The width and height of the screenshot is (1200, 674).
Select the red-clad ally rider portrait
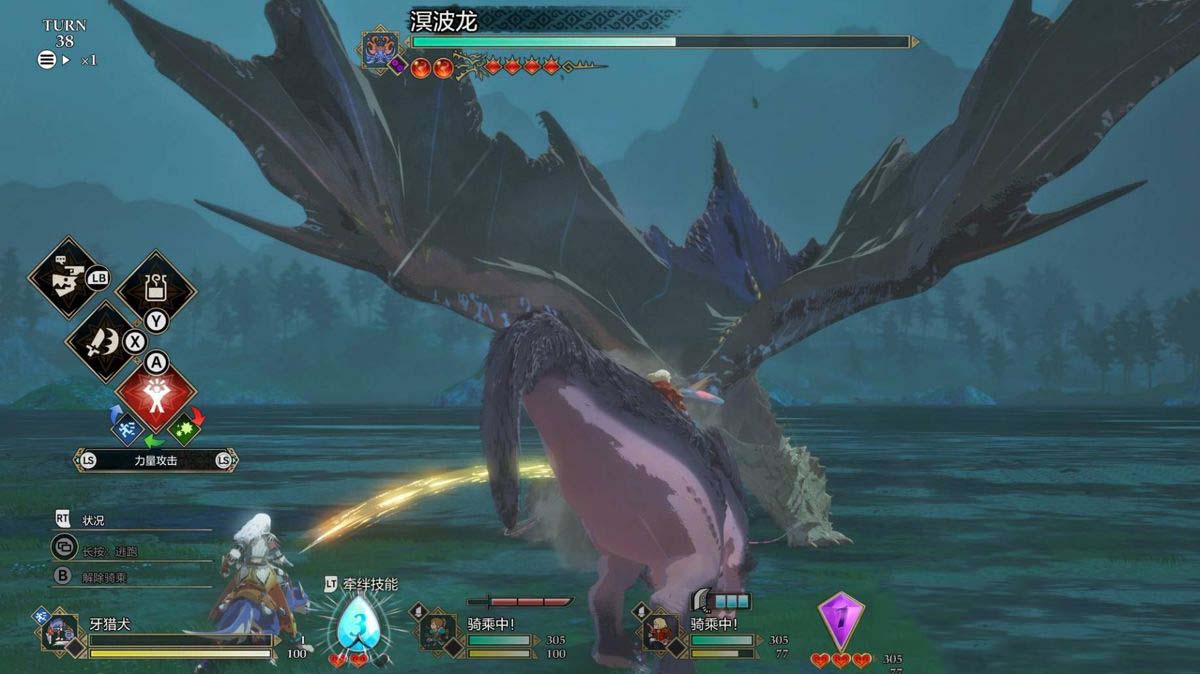[x=660, y=632]
